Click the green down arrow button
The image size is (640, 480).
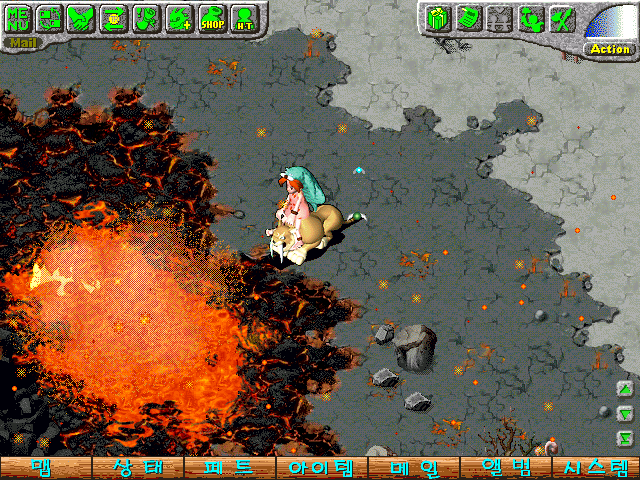(x=624, y=413)
